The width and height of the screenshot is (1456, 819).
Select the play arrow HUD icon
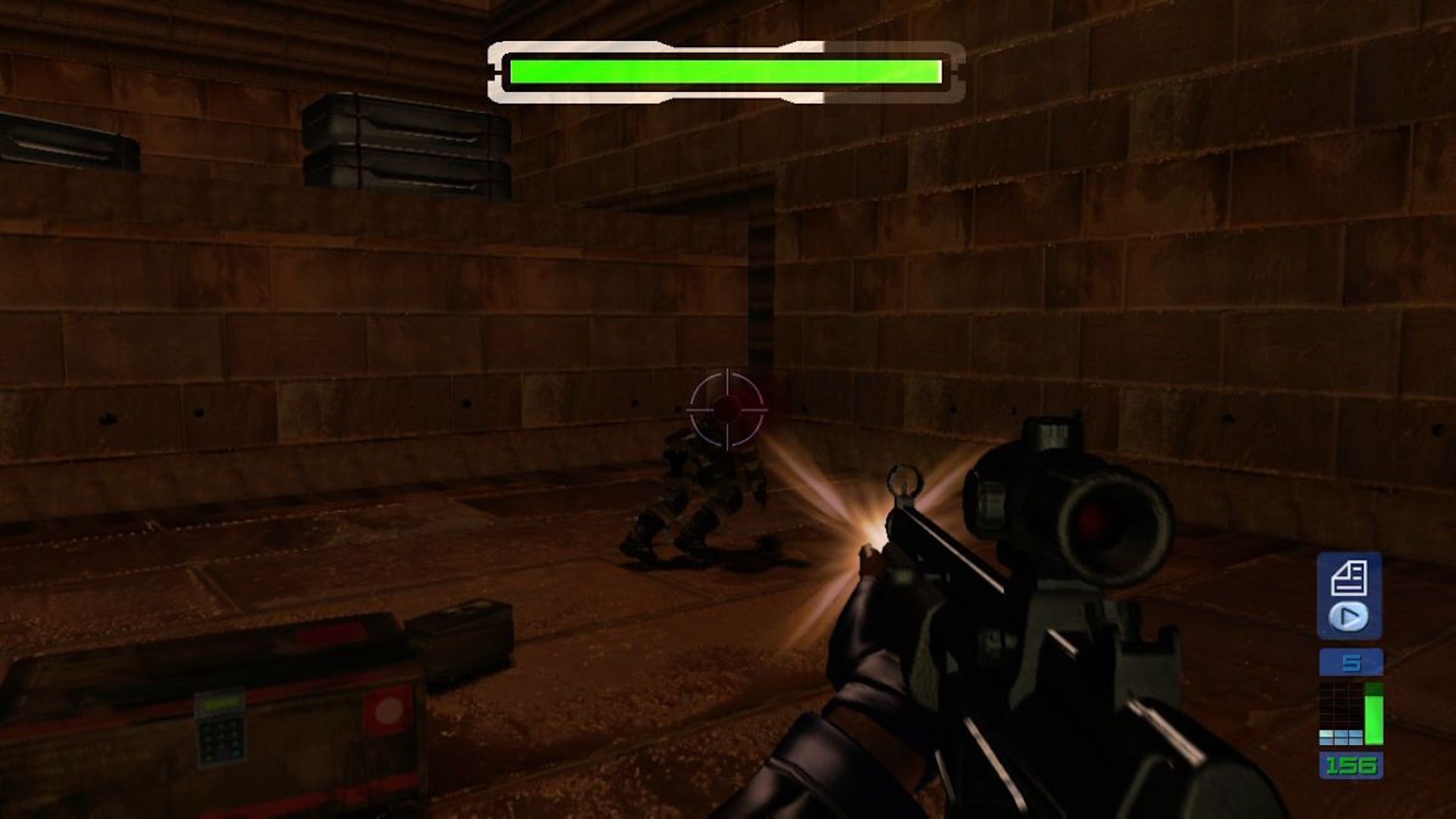[x=1348, y=615]
